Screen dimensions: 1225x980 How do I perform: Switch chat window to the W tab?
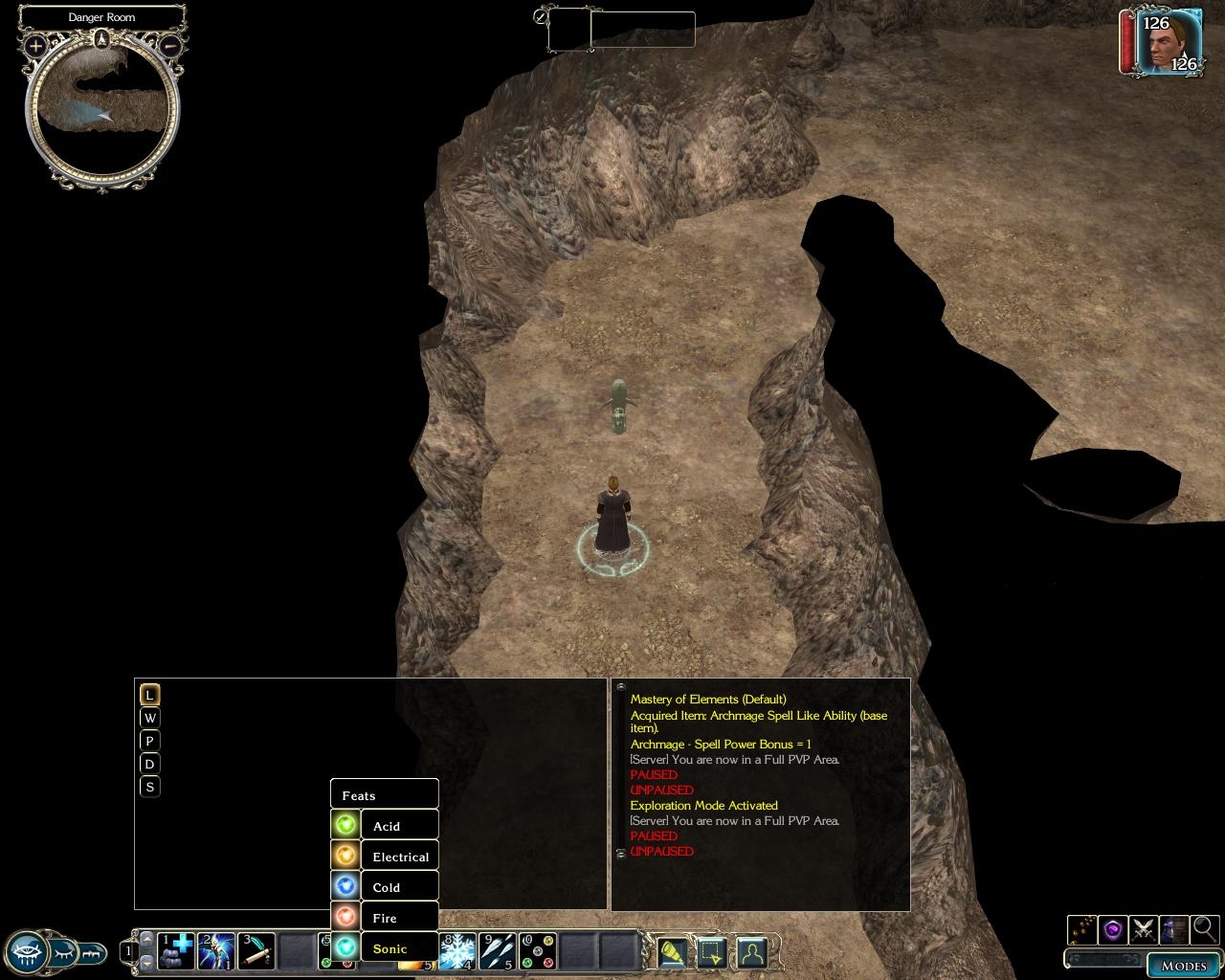pyautogui.click(x=149, y=718)
